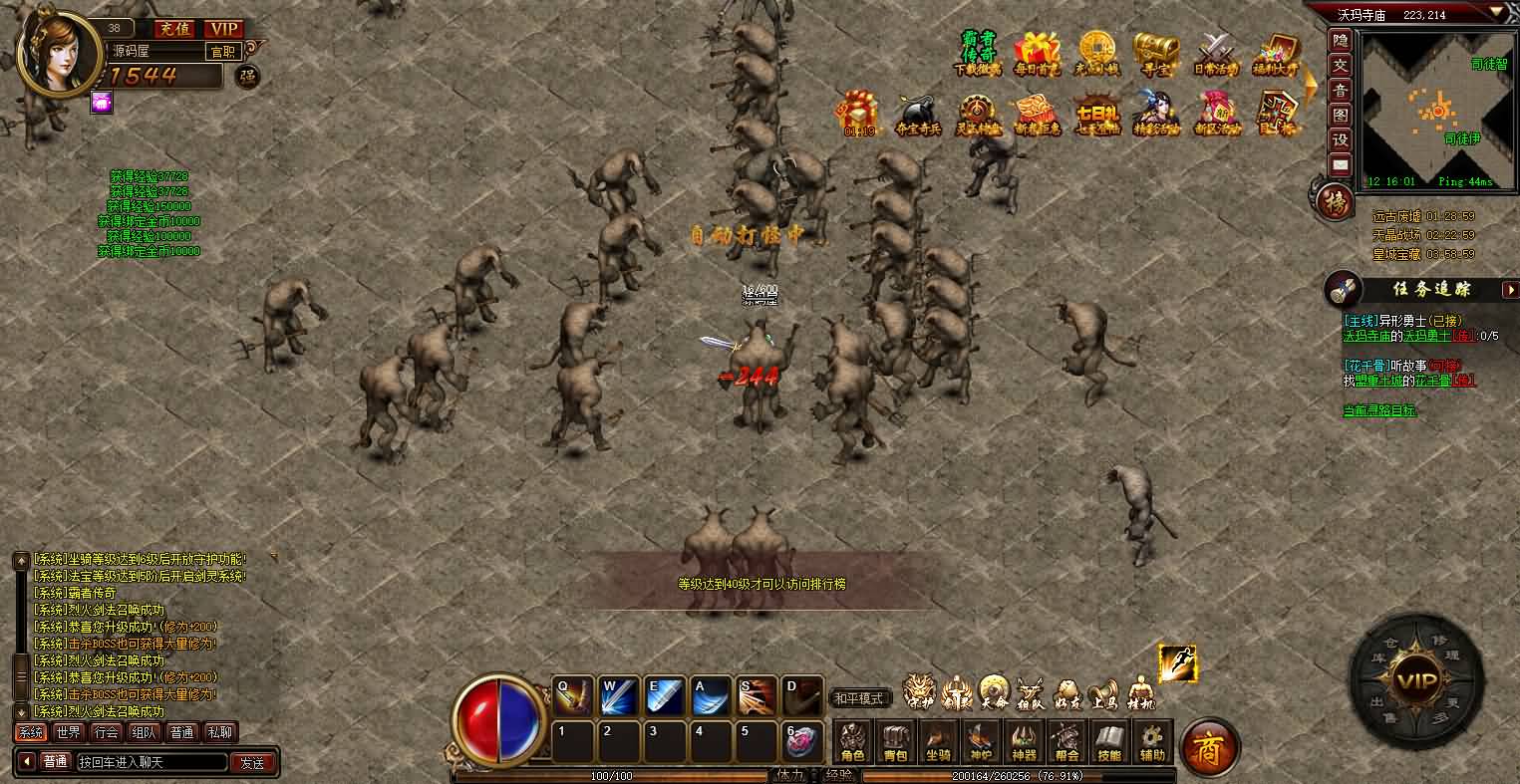Switch to the 世界 chat tab
The width and height of the screenshot is (1520, 784).
69,732
